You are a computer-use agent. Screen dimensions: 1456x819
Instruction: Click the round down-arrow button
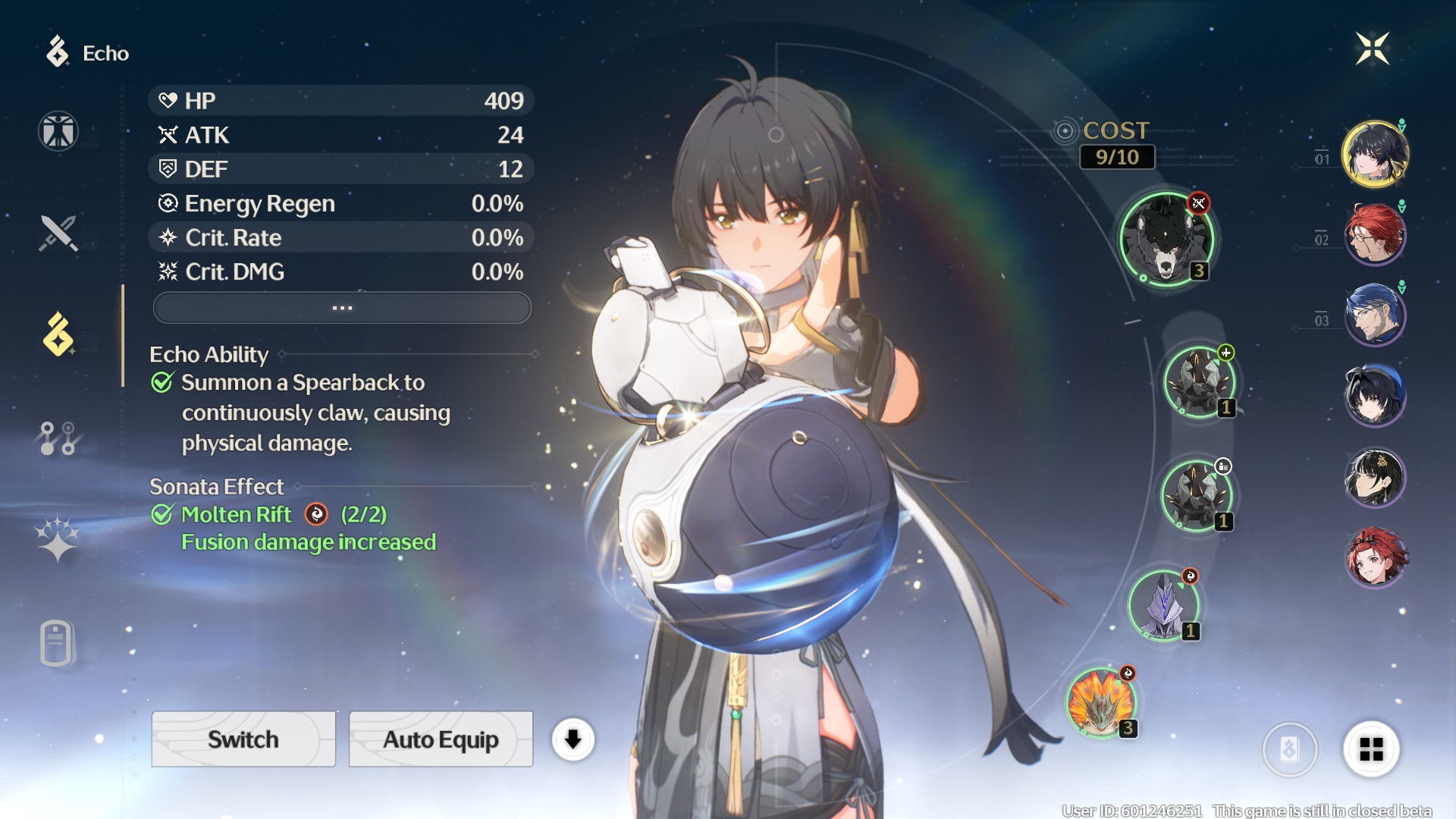point(573,739)
